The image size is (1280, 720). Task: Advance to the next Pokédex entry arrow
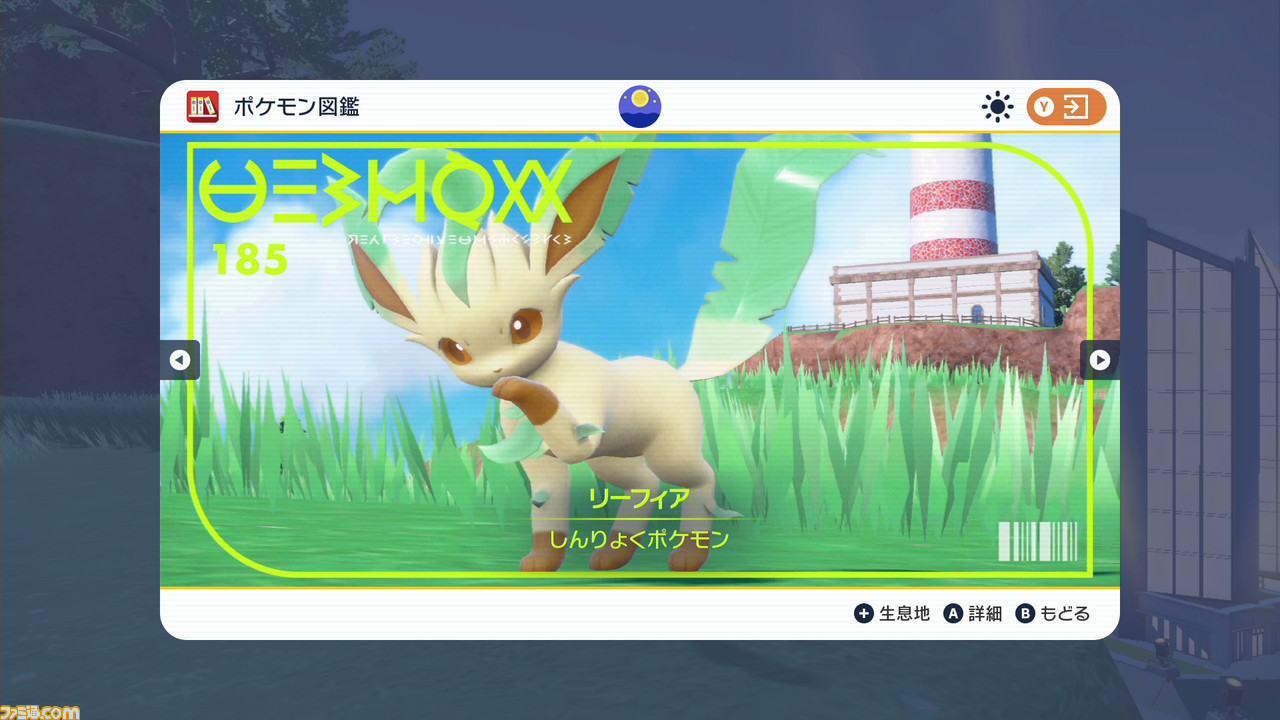pyautogui.click(x=1099, y=360)
